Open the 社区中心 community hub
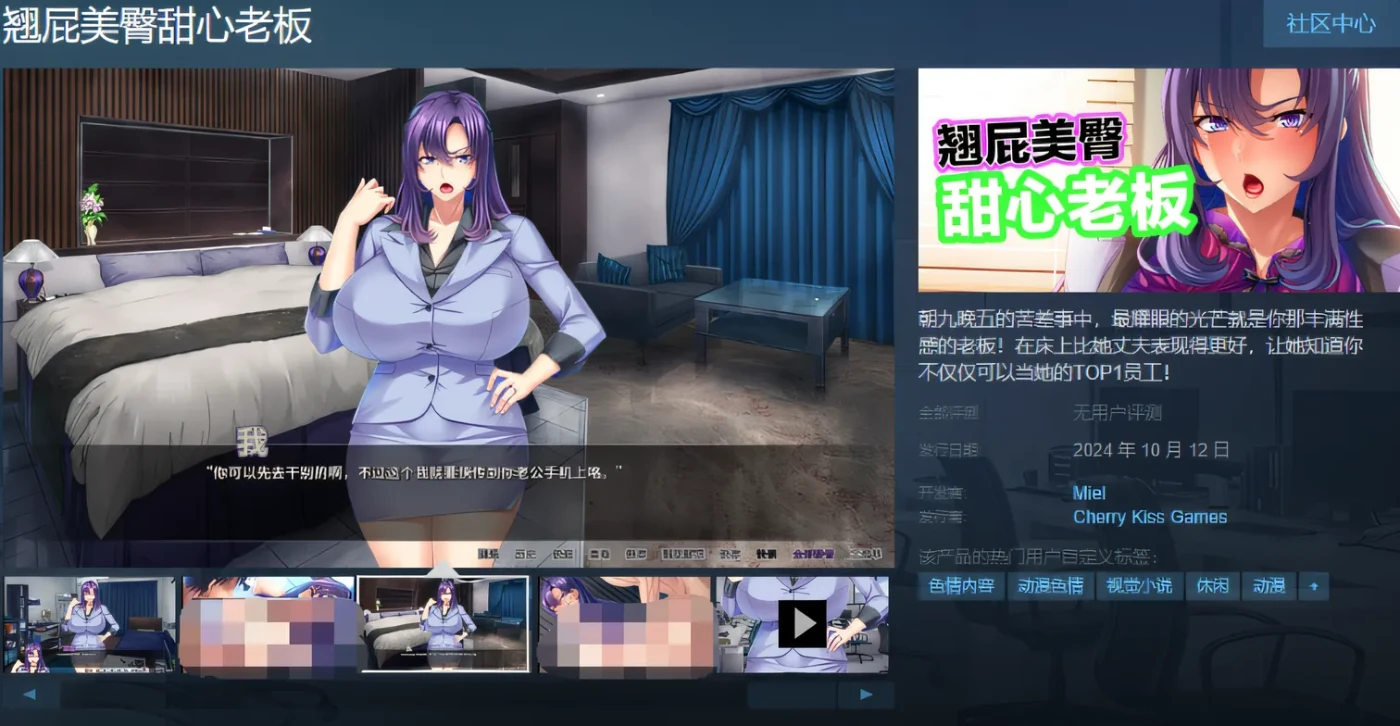 [x=1330, y=24]
